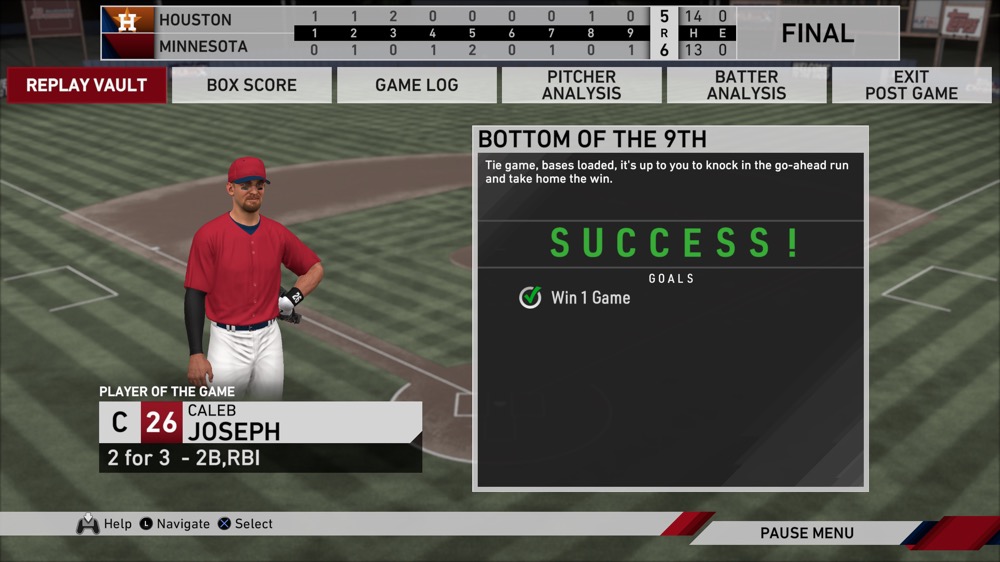The image size is (1000, 562).
Task: Open the Pause Menu
Action: (806, 533)
